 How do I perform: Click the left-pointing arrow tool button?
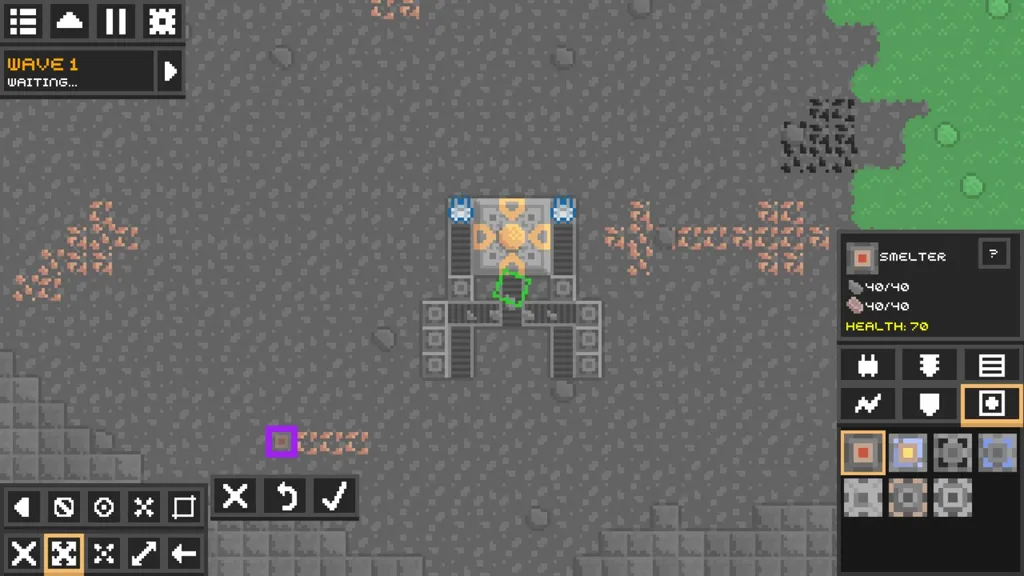coord(184,553)
